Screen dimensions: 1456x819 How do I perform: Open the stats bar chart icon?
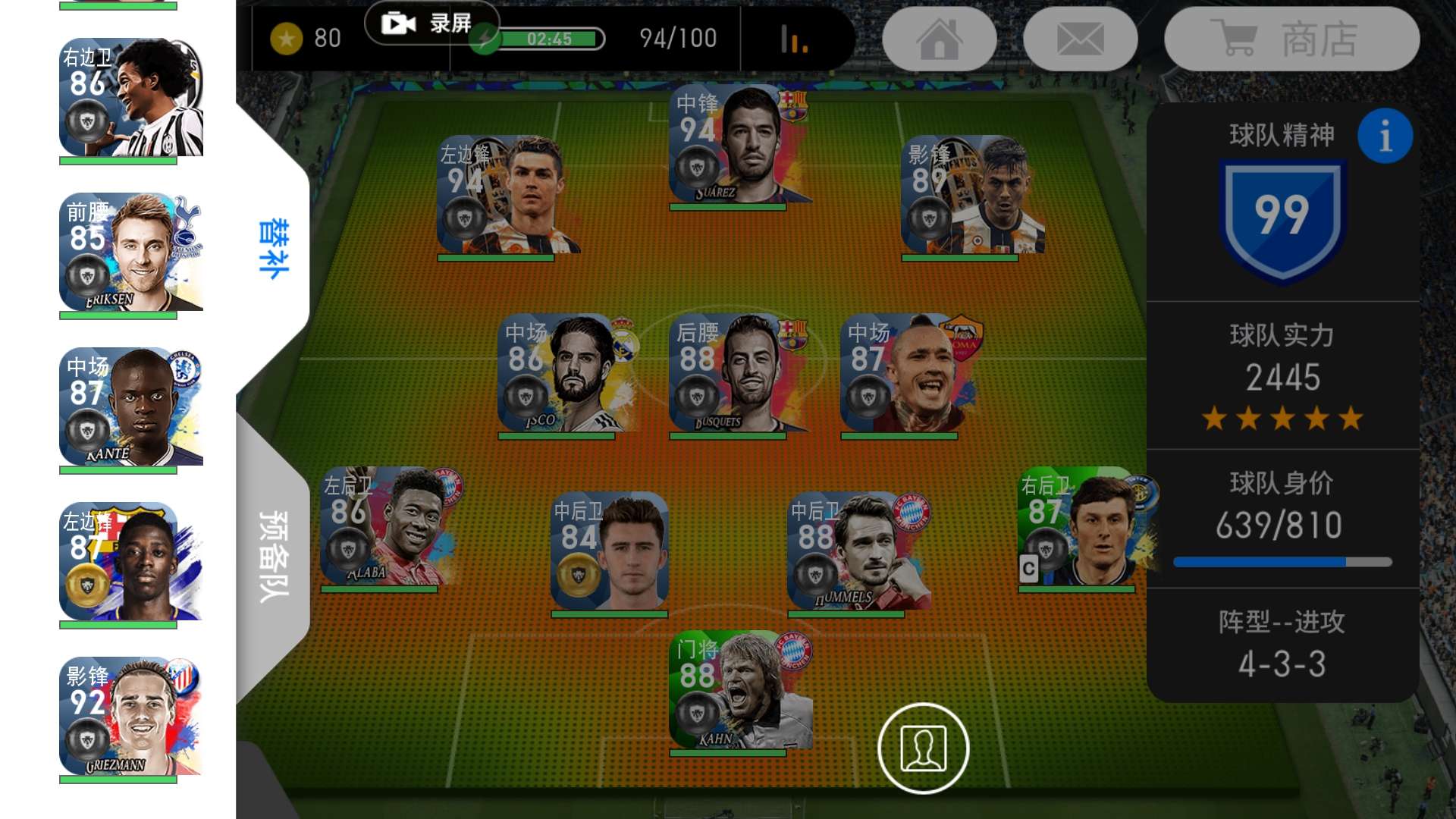point(794,39)
